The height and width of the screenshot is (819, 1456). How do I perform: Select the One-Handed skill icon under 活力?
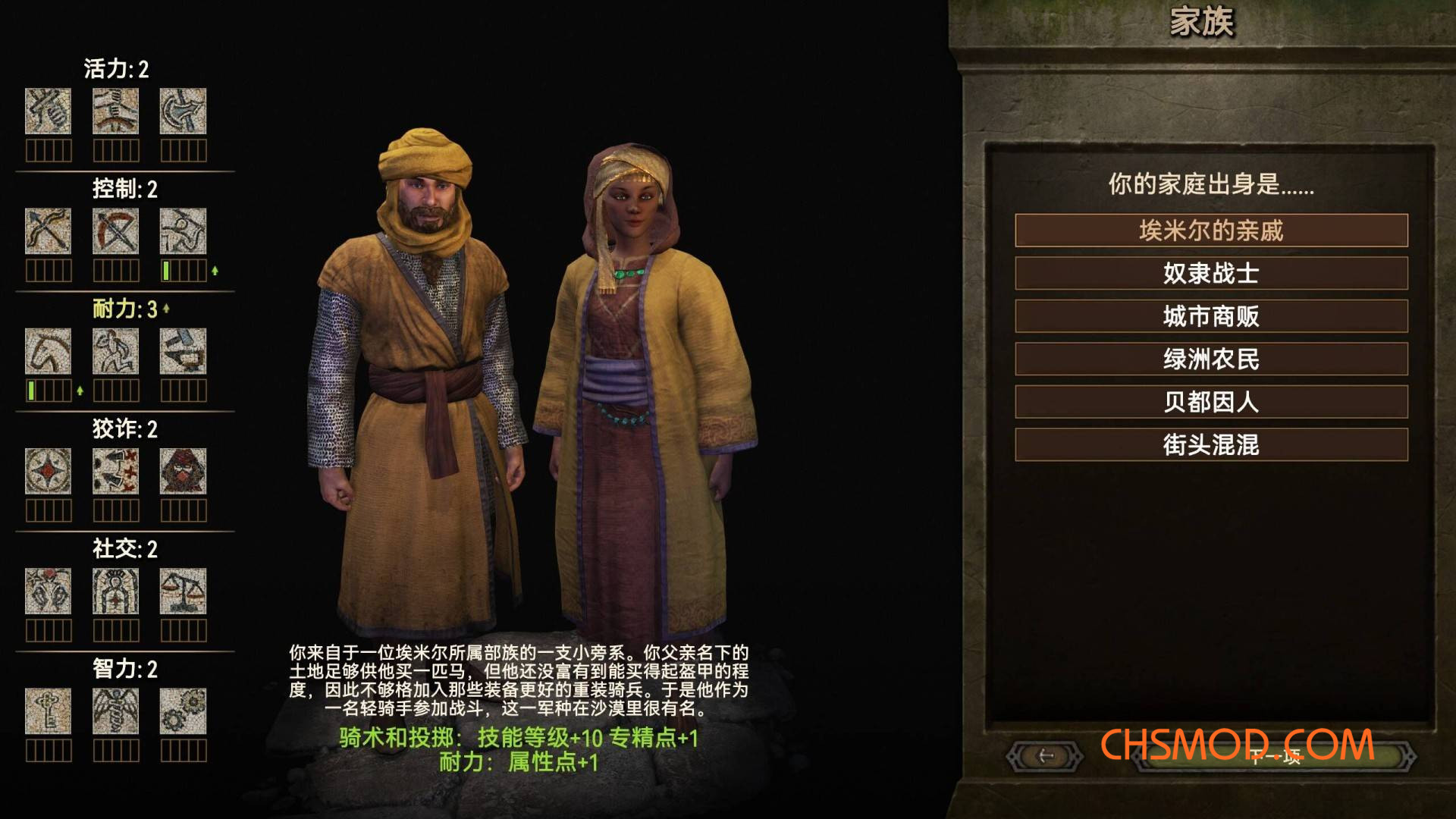(x=48, y=111)
